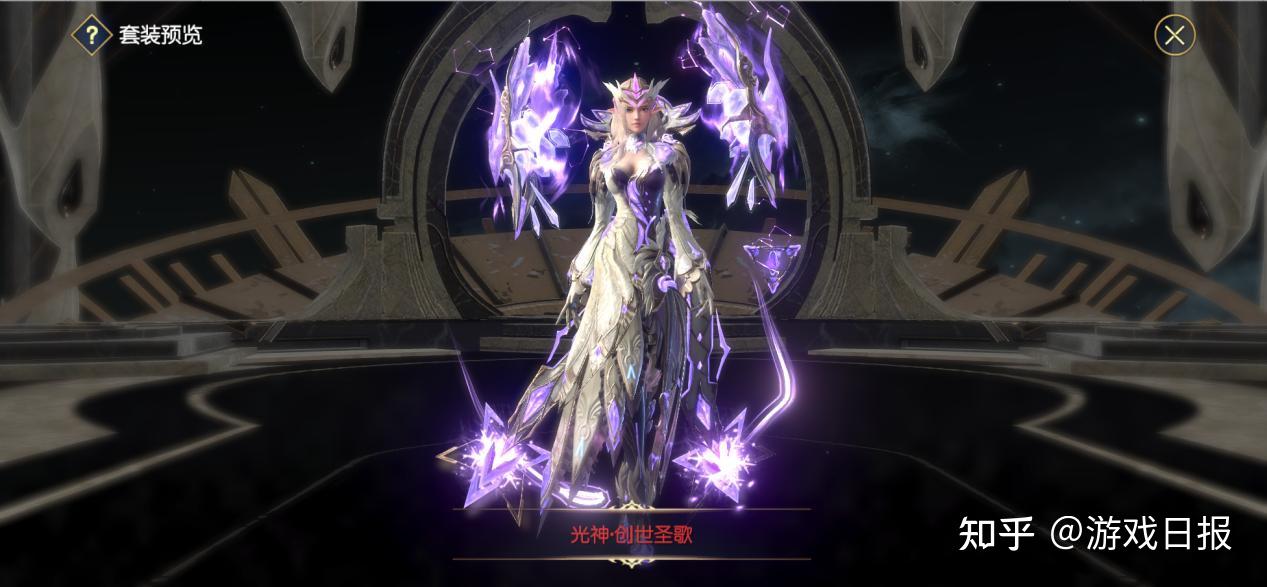Open the question mark help icon
The width and height of the screenshot is (1267, 587).
coord(92,36)
